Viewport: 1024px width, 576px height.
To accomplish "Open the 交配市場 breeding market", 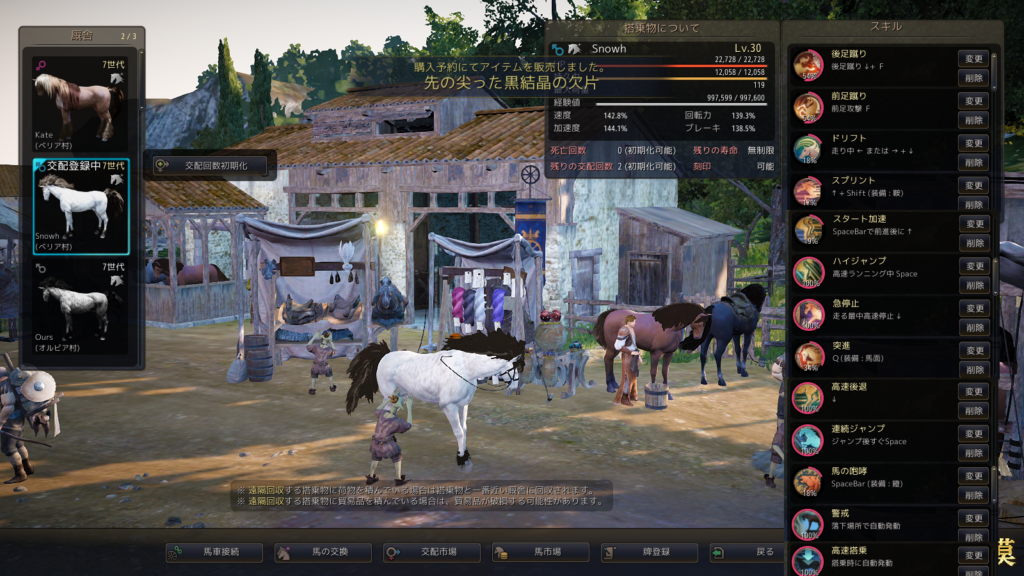I will [432, 552].
